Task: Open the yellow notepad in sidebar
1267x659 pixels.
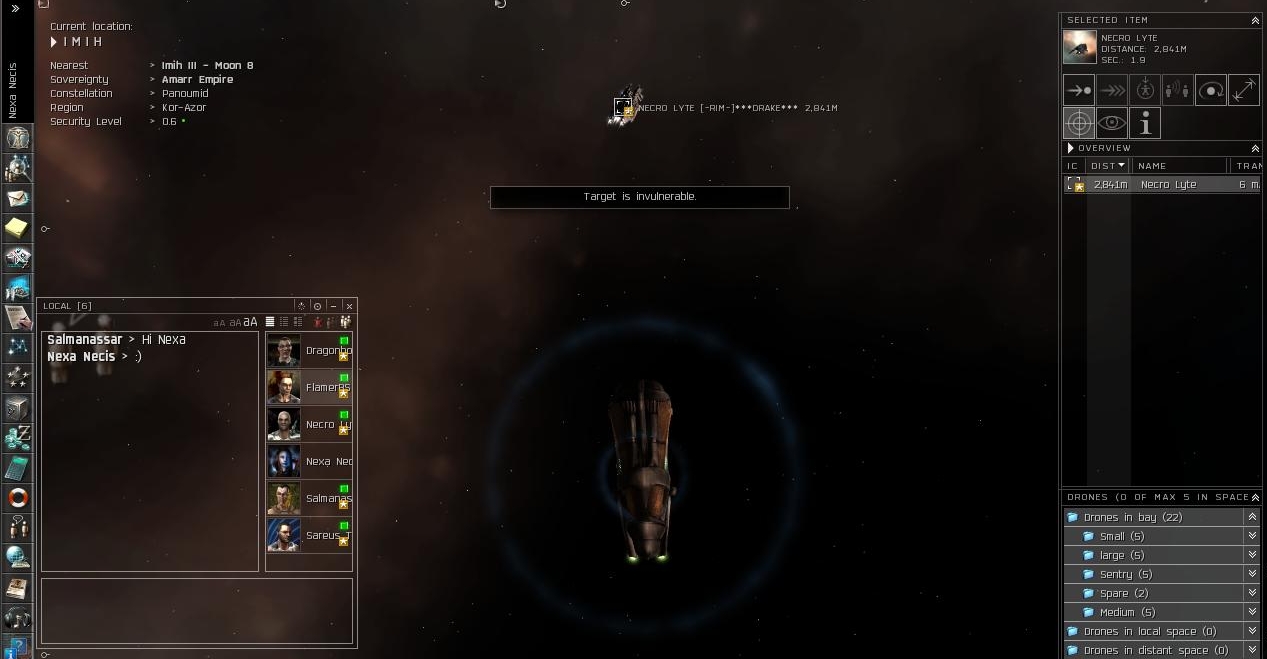Action: [x=18, y=228]
